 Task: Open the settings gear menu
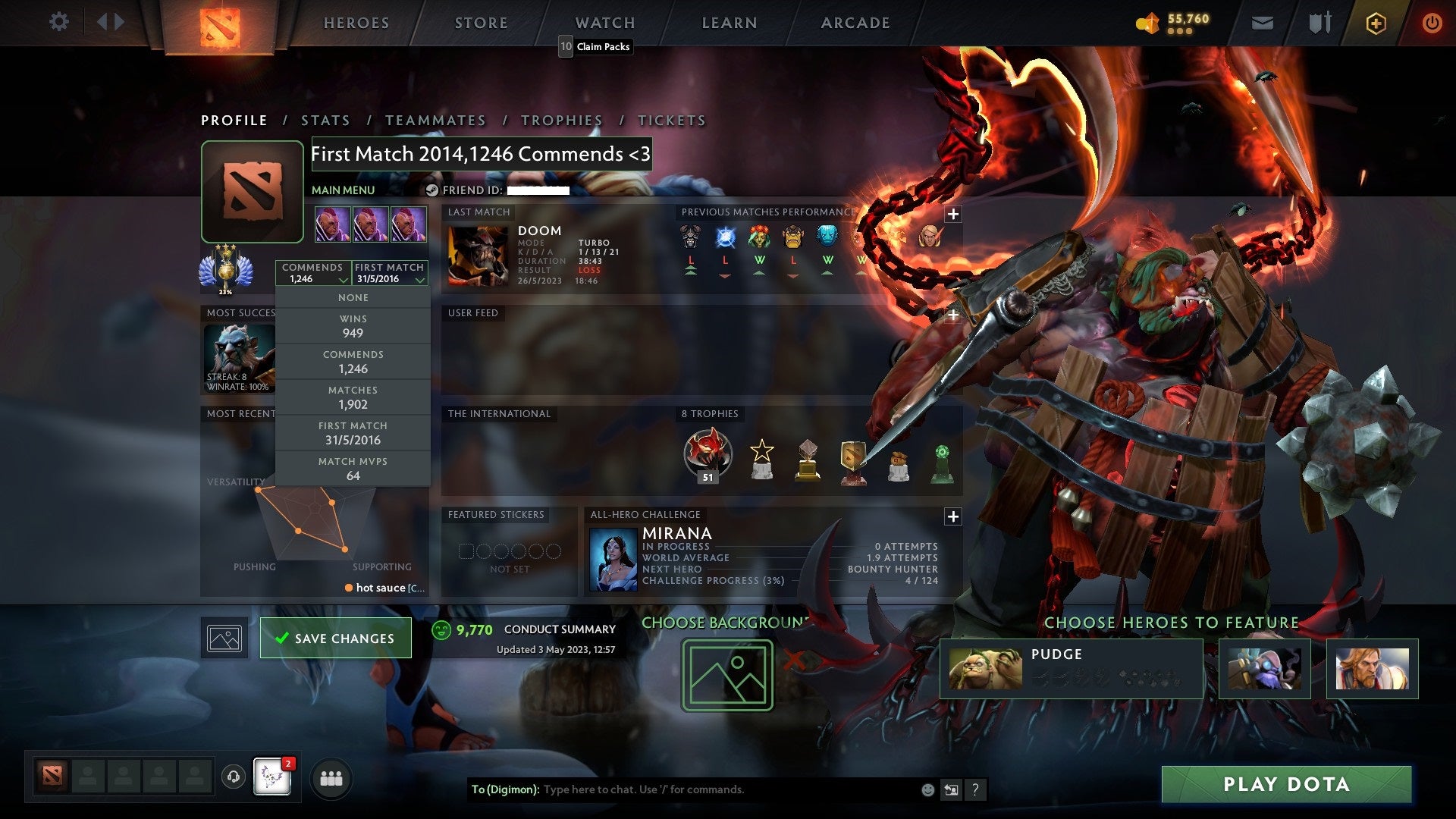coord(59,22)
